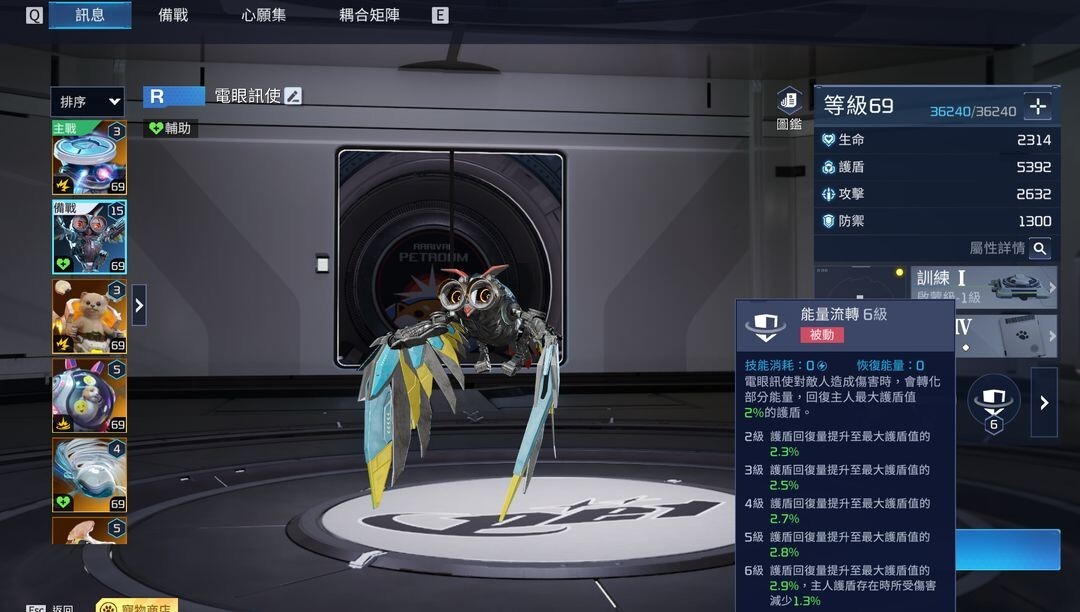Open the 圖鑑 codex
1080x612 pixels.
(x=789, y=109)
